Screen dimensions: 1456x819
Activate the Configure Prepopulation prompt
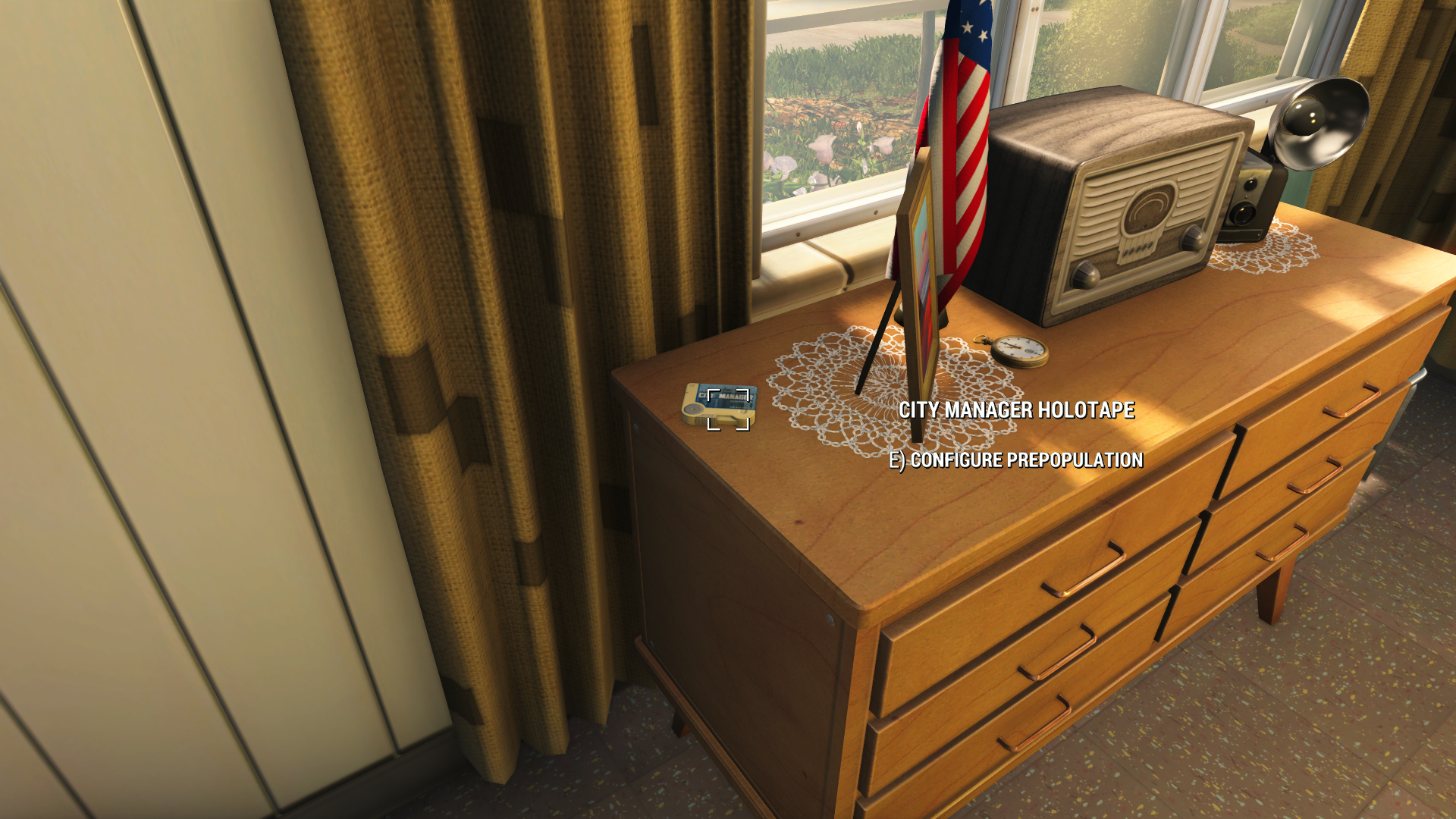(1020, 458)
